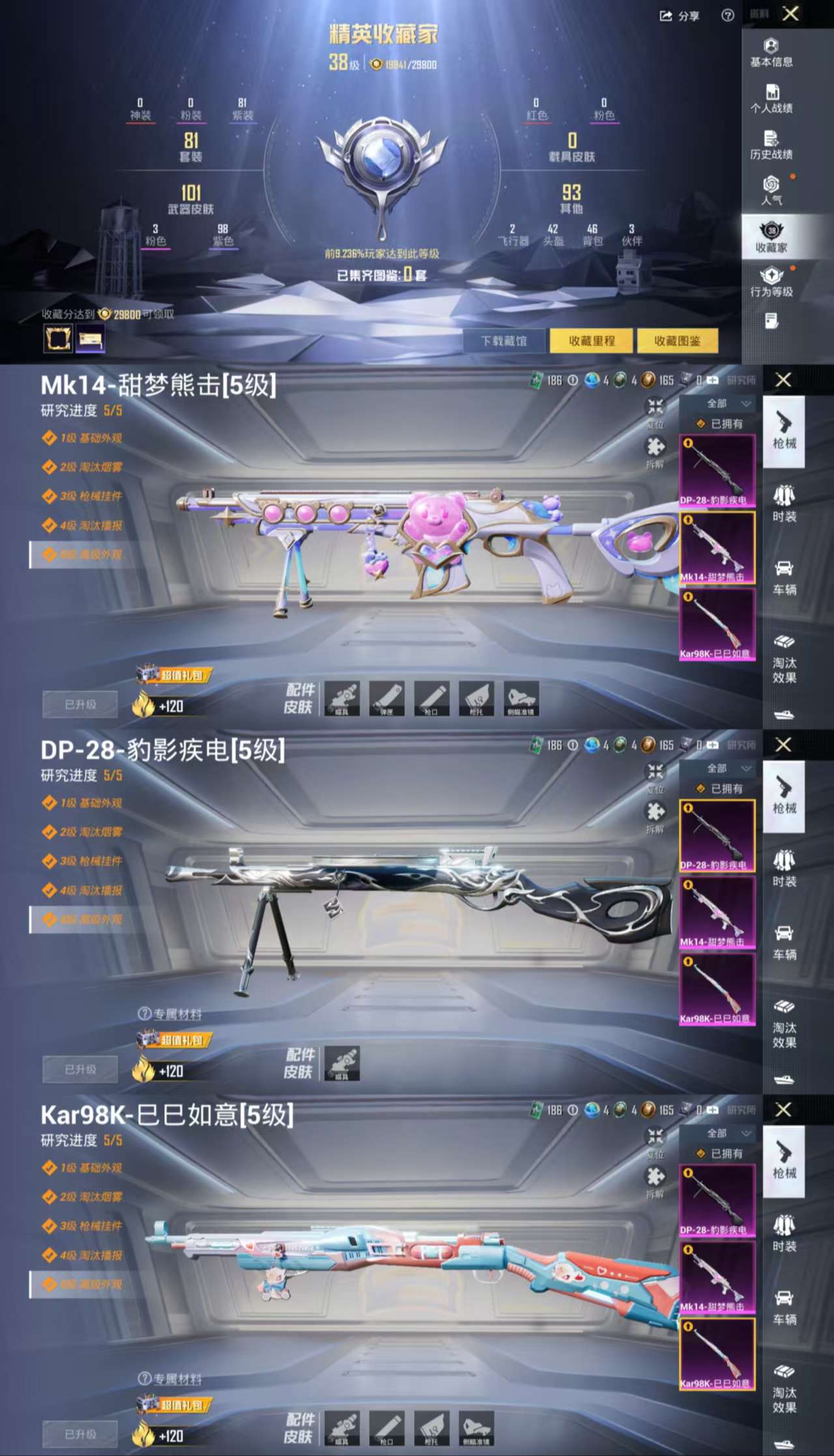834x1456 pixels.
Task: Switch to the 基本信息 profile tab
Action: (773, 52)
